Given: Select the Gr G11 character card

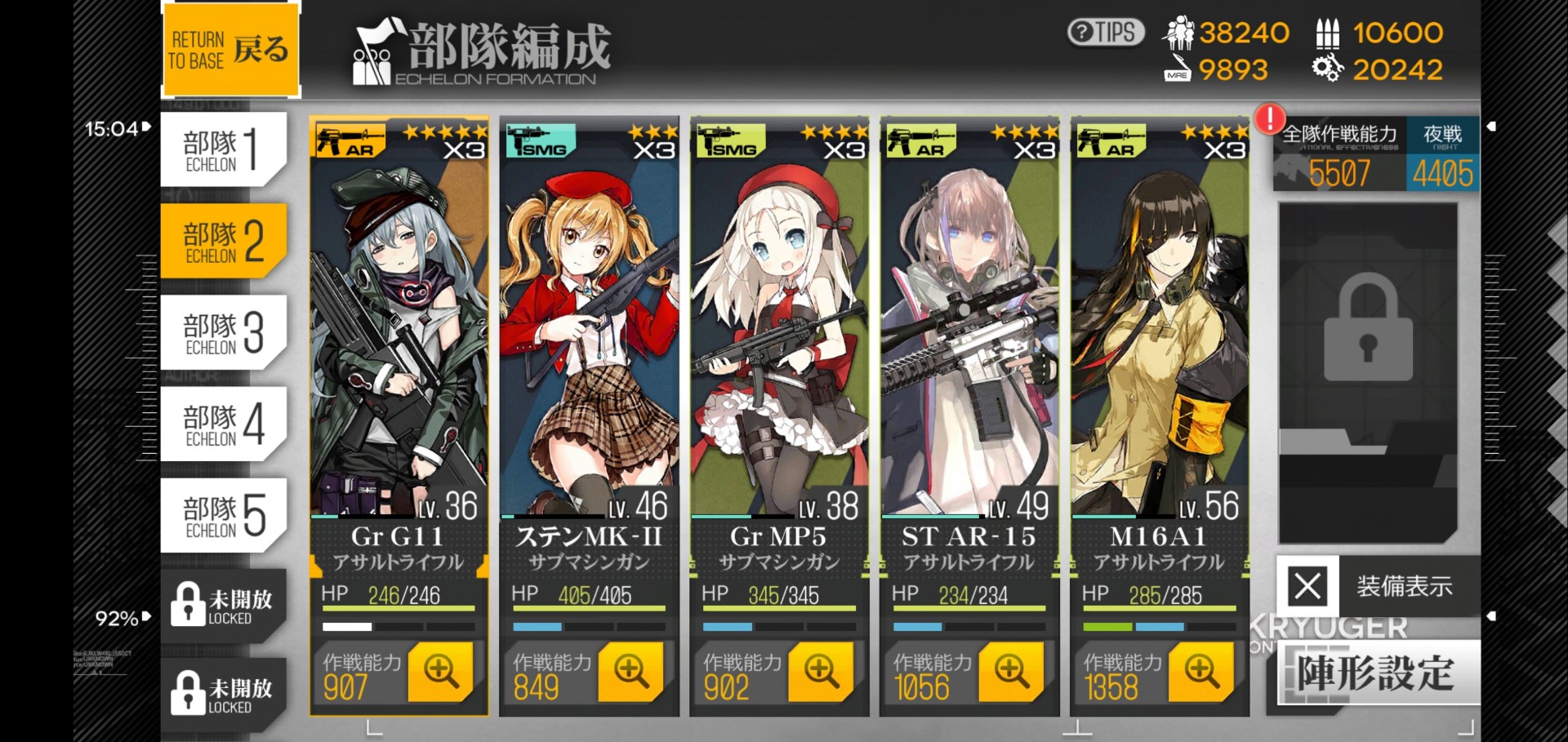Looking at the screenshot, I should (399, 343).
